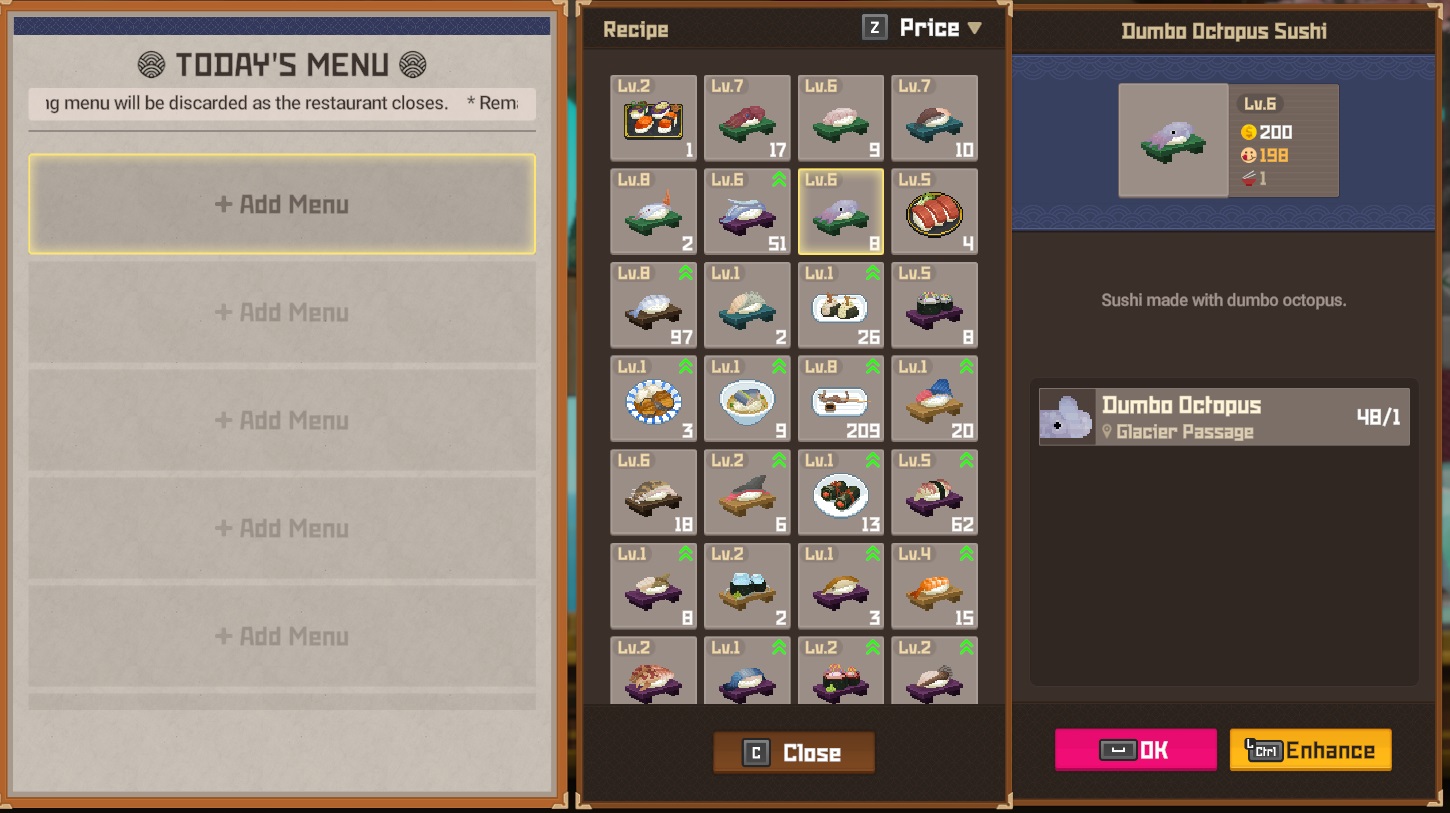This screenshot has width=1450, height=813.
Task: Select the Lv.4 salmon nigiri recipe with 15 stock
Action: coord(935,585)
